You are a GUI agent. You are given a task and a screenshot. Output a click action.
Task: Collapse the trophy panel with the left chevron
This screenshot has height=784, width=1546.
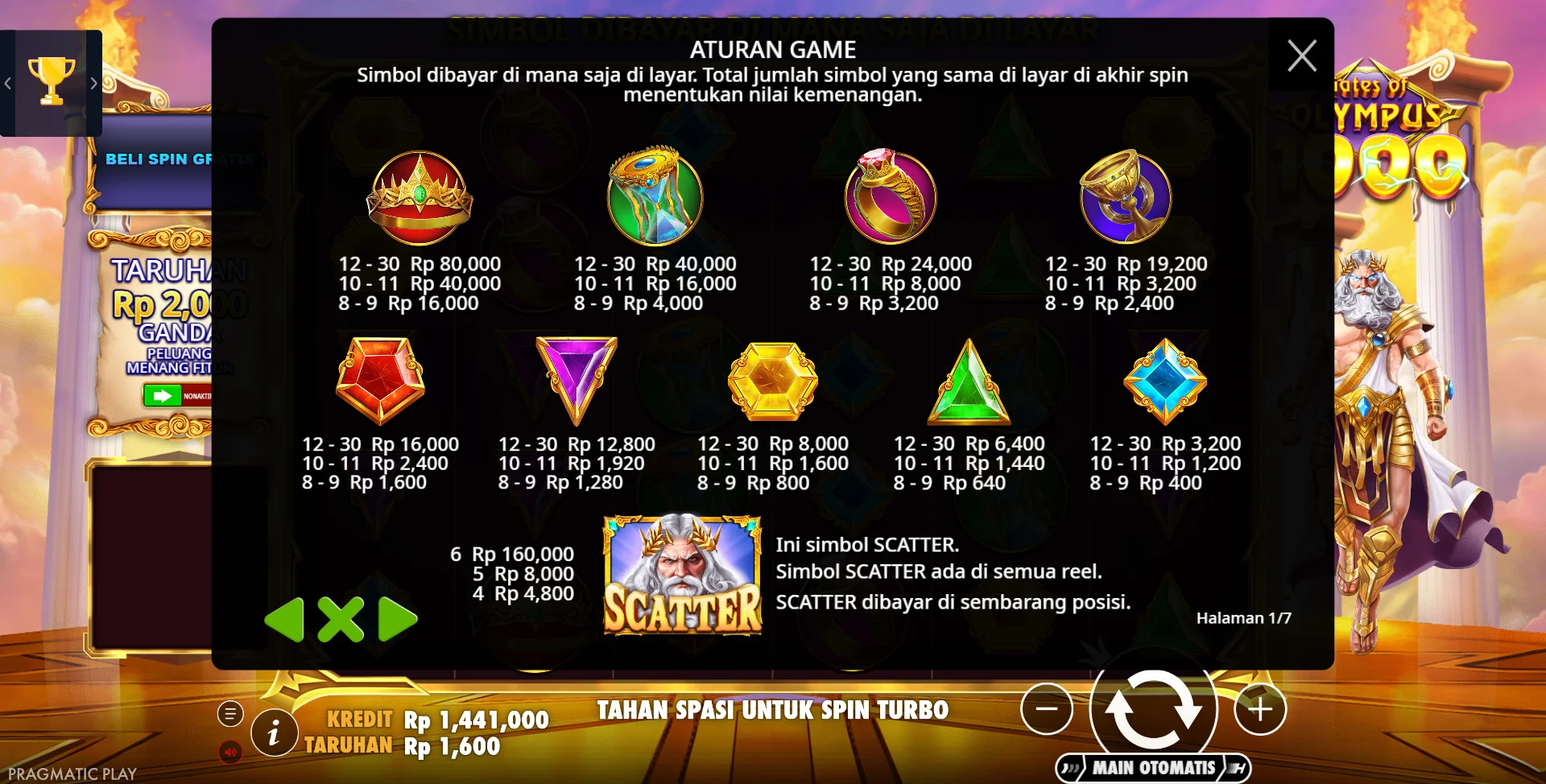(x=7, y=84)
